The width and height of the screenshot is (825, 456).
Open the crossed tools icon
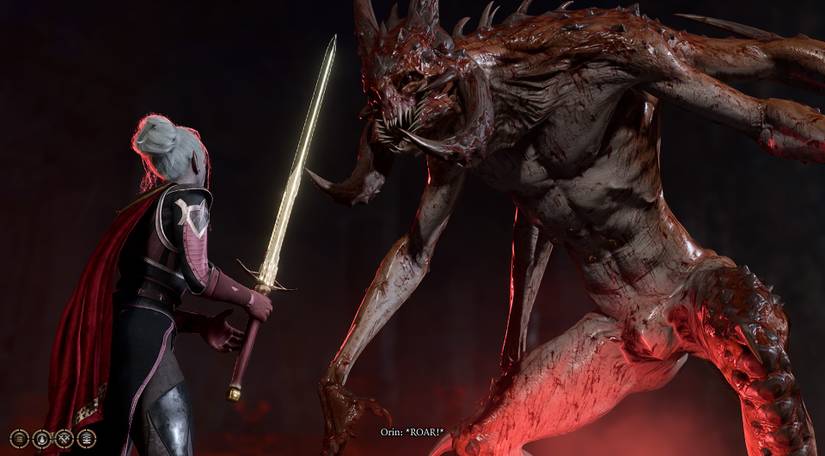(64, 438)
